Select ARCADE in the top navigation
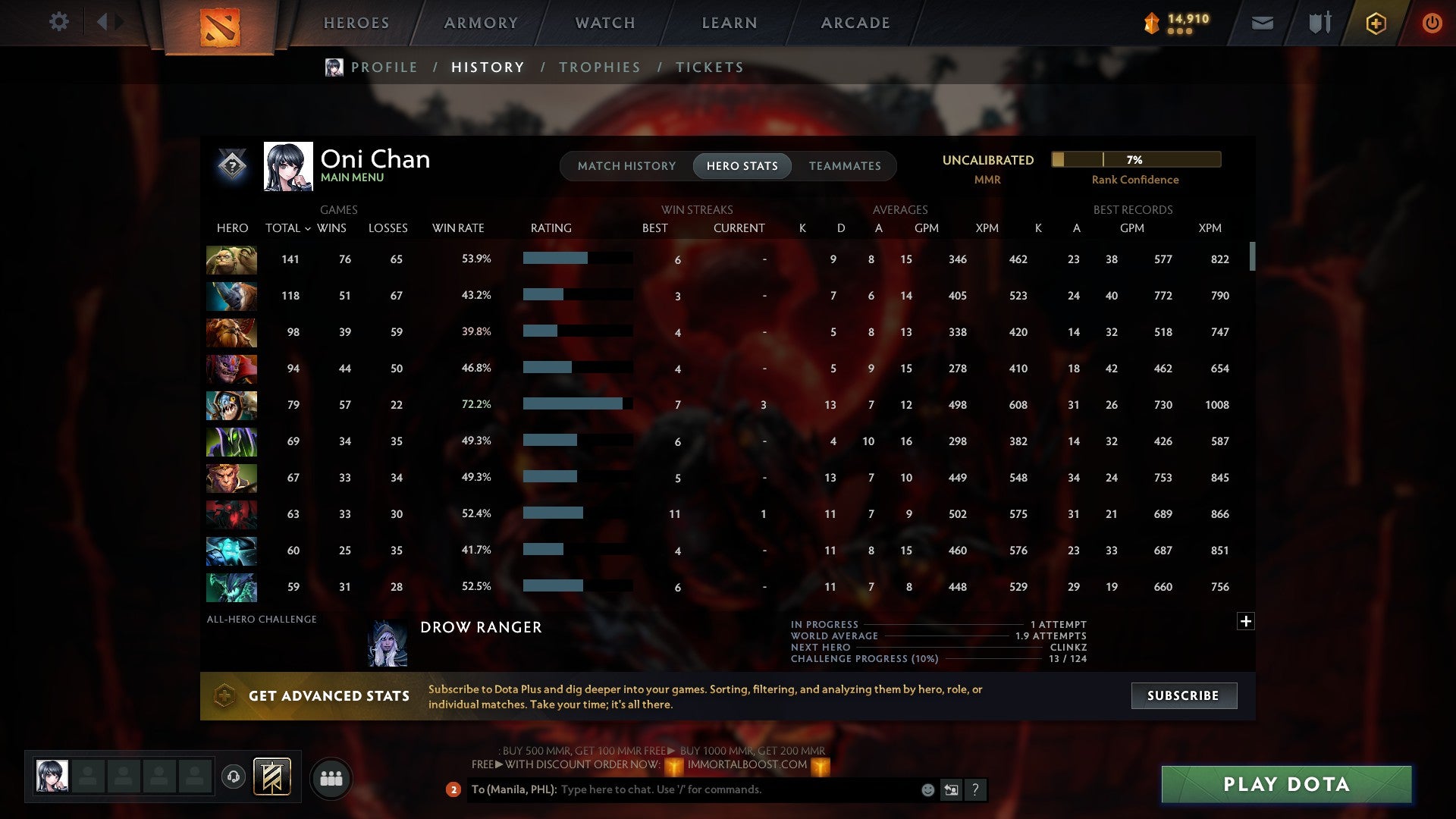Viewport: 1456px width, 819px height. point(854,23)
